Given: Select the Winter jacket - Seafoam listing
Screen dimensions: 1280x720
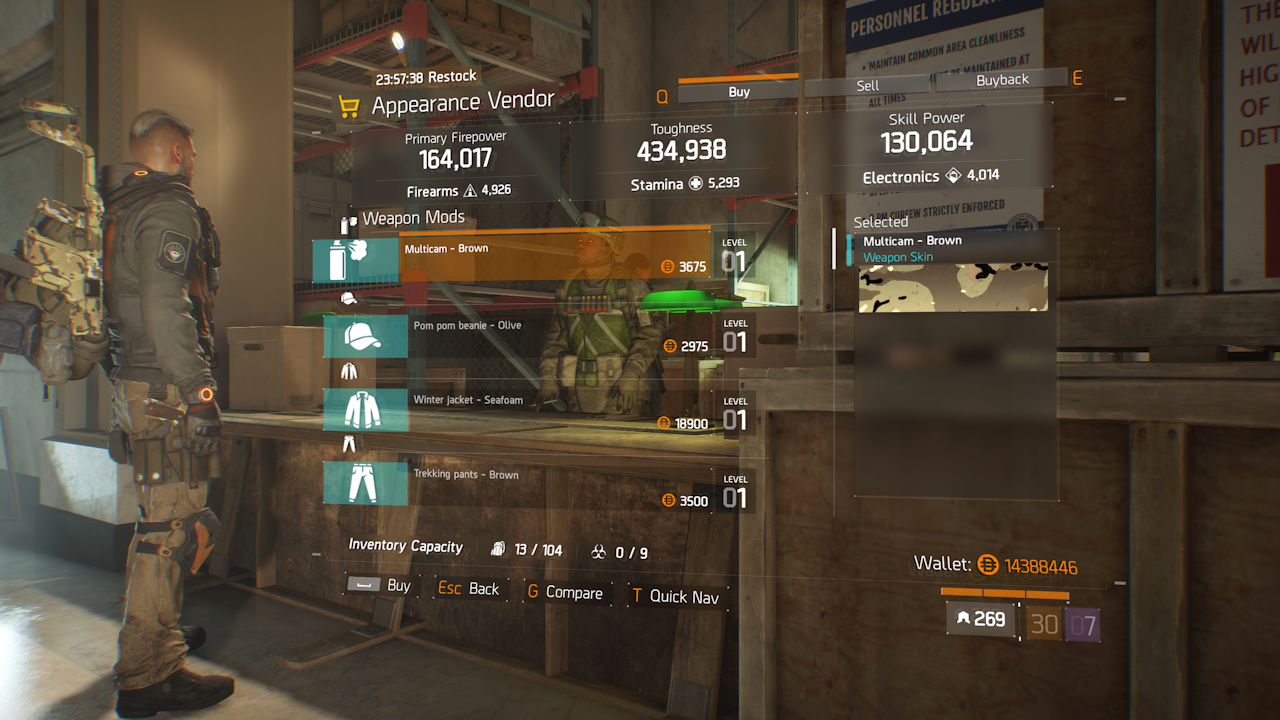Looking at the screenshot, I should click(530, 410).
